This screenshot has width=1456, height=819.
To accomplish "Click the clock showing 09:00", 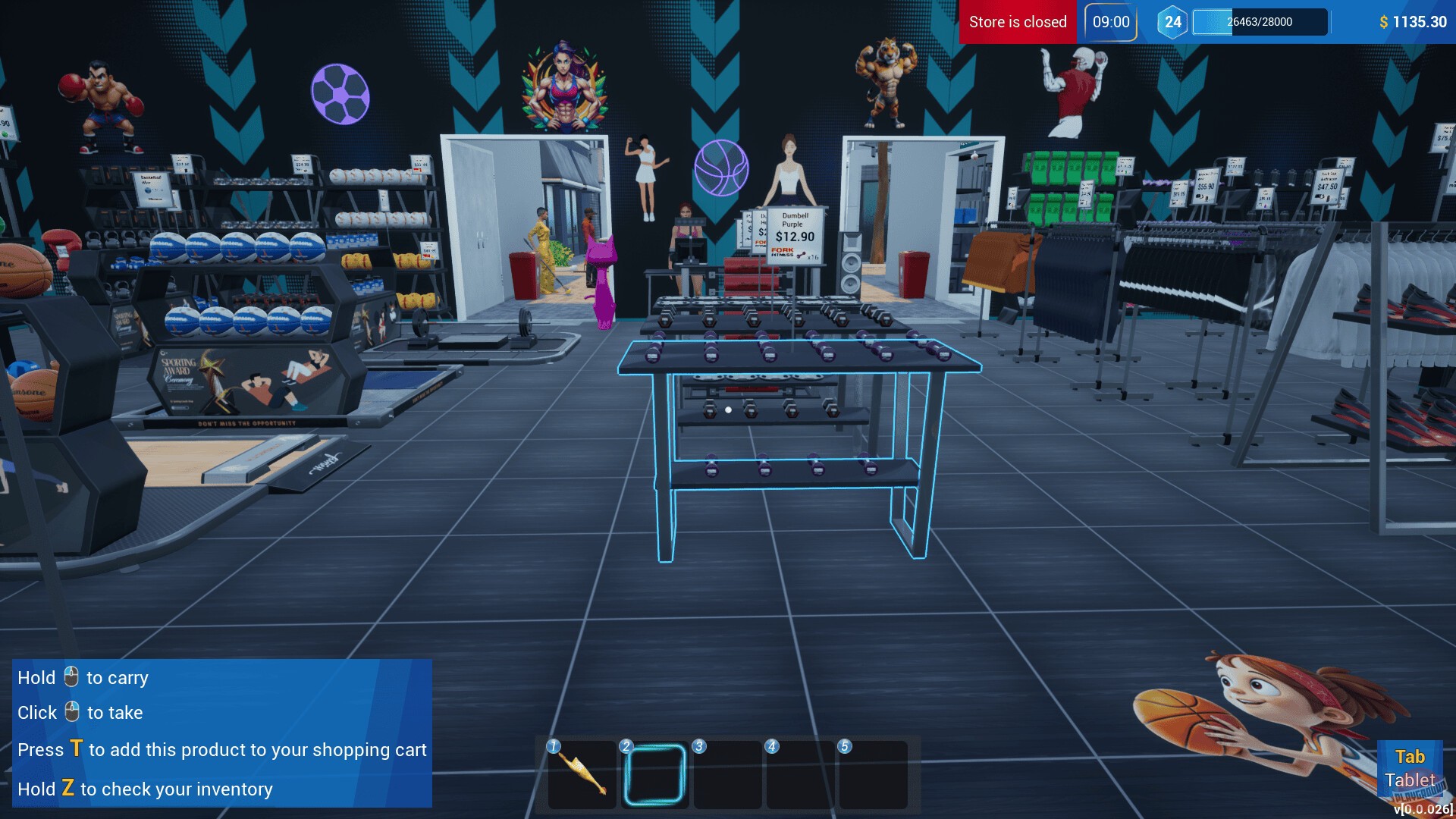I will tap(1109, 22).
